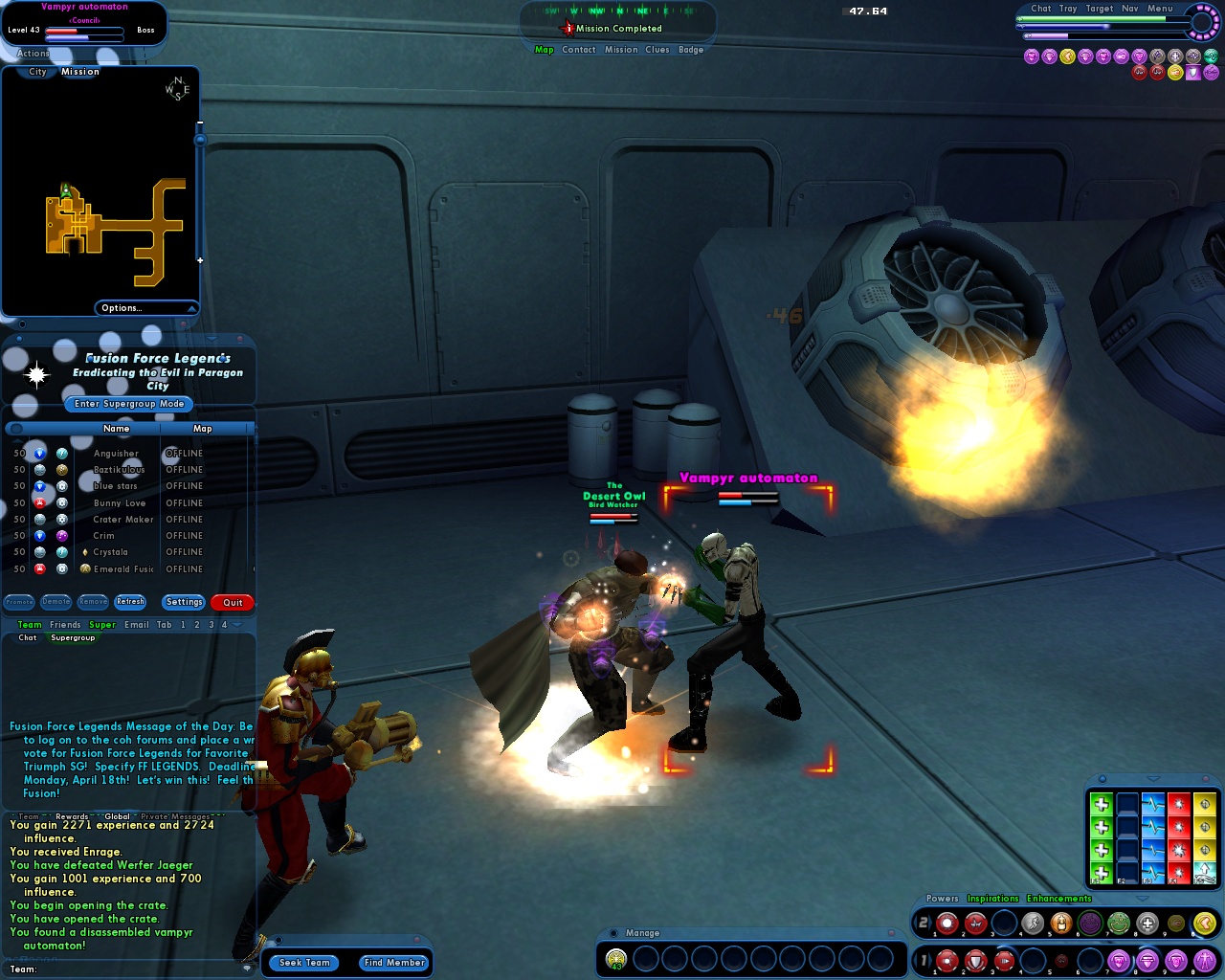
Task: Expand the chat tab overflow chevron next to 4
Action: tap(236, 625)
